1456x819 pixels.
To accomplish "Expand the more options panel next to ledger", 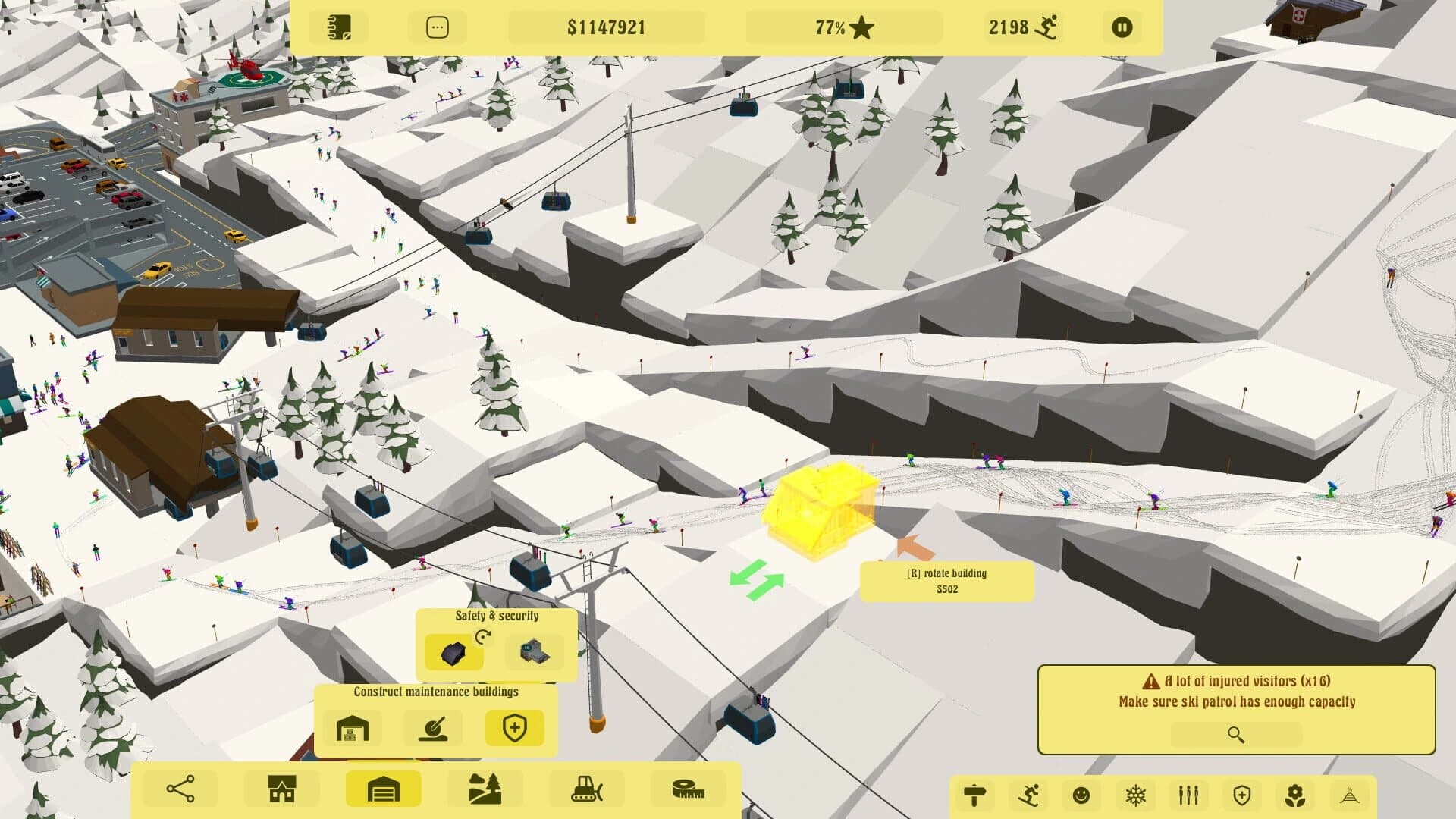I will pyautogui.click(x=437, y=27).
